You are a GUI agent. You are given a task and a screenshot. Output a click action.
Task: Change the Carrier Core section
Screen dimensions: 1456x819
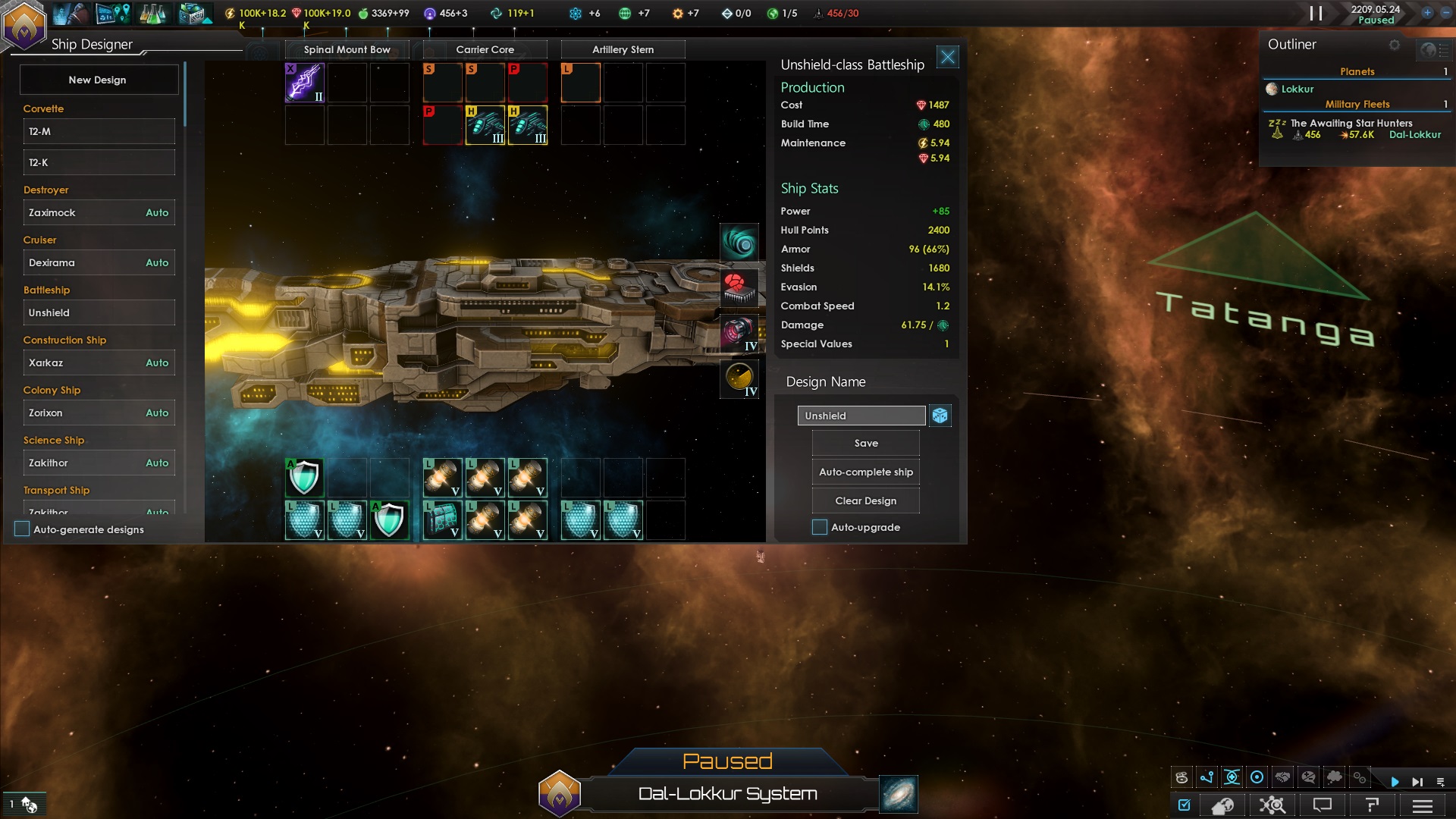point(485,49)
